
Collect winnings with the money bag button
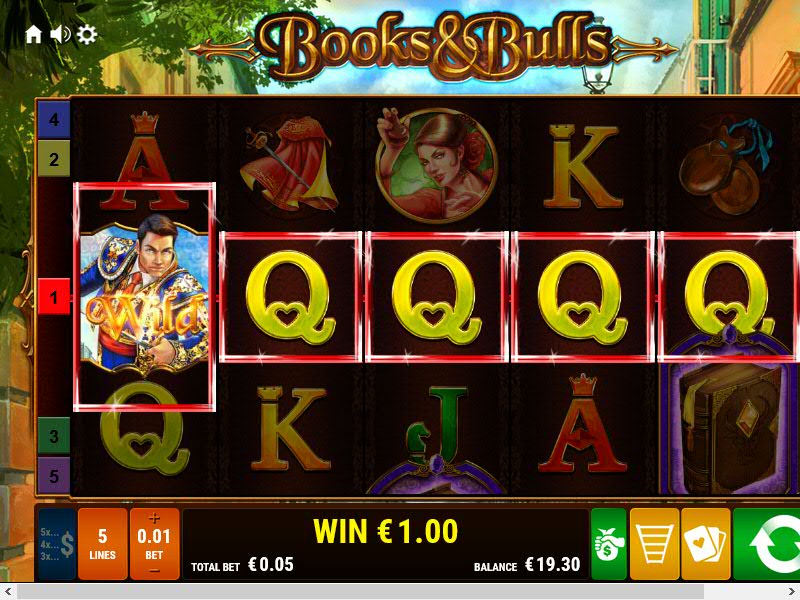click(608, 544)
